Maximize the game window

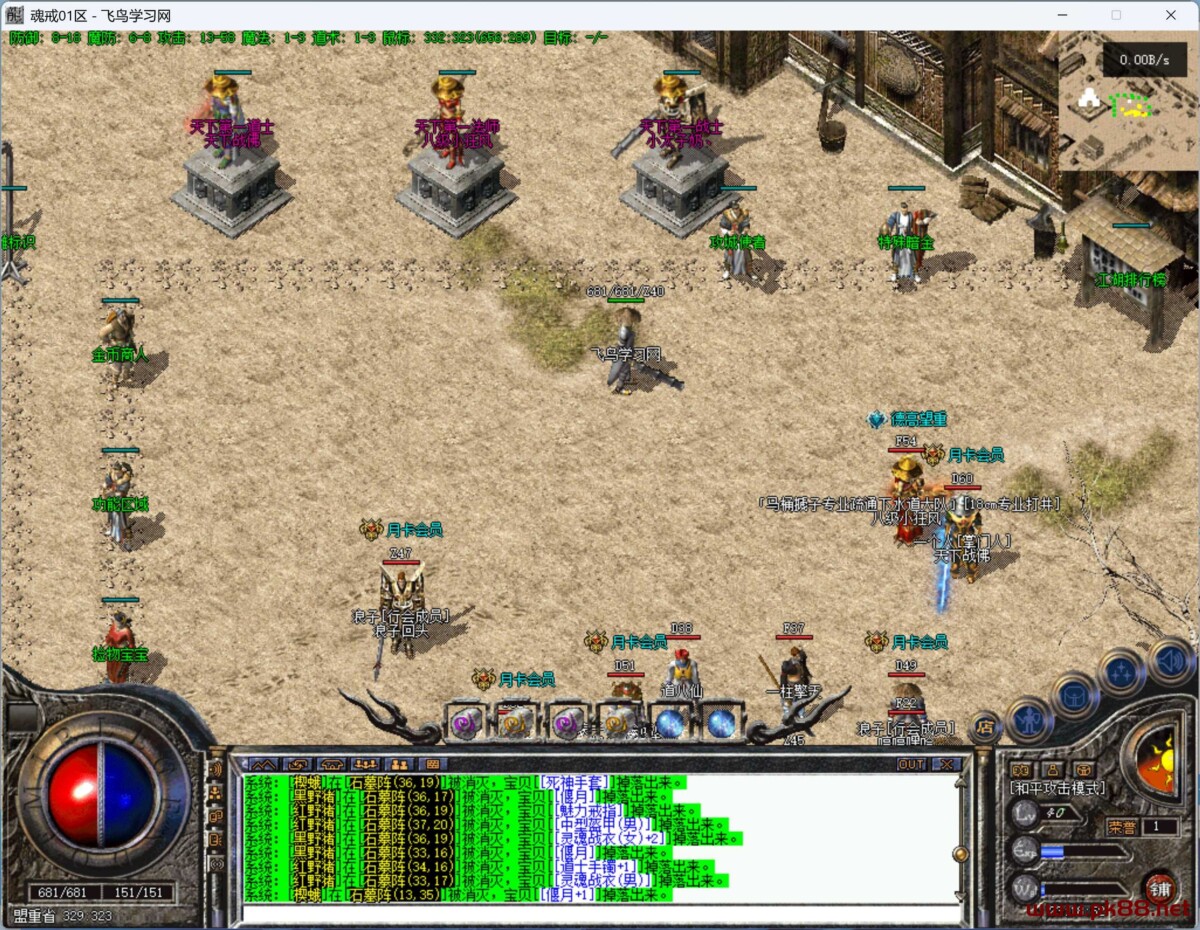[x=1116, y=15]
